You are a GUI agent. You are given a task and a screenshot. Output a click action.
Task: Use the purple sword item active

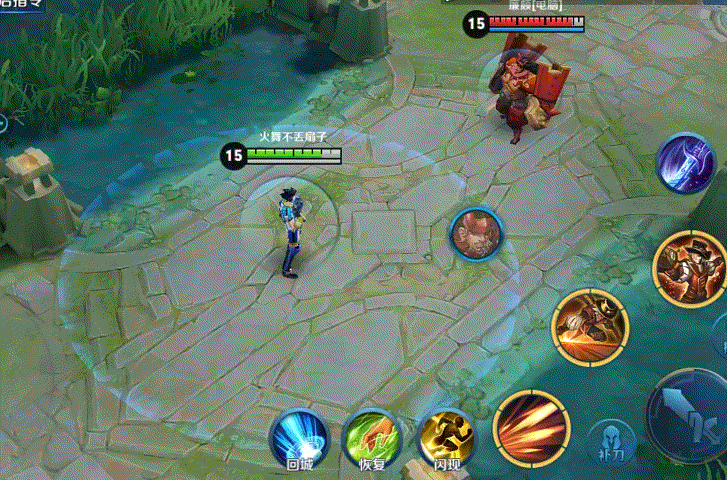click(686, 162)
